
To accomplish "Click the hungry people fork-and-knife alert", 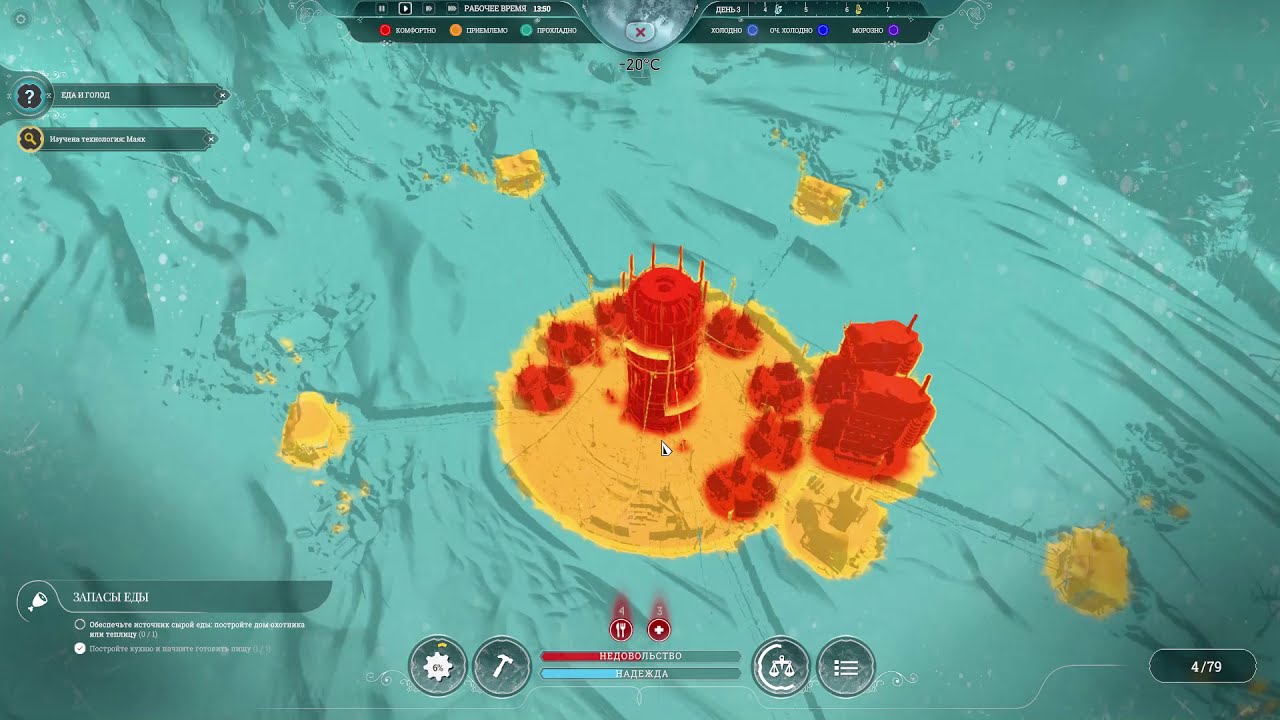I will coord(621,629).
